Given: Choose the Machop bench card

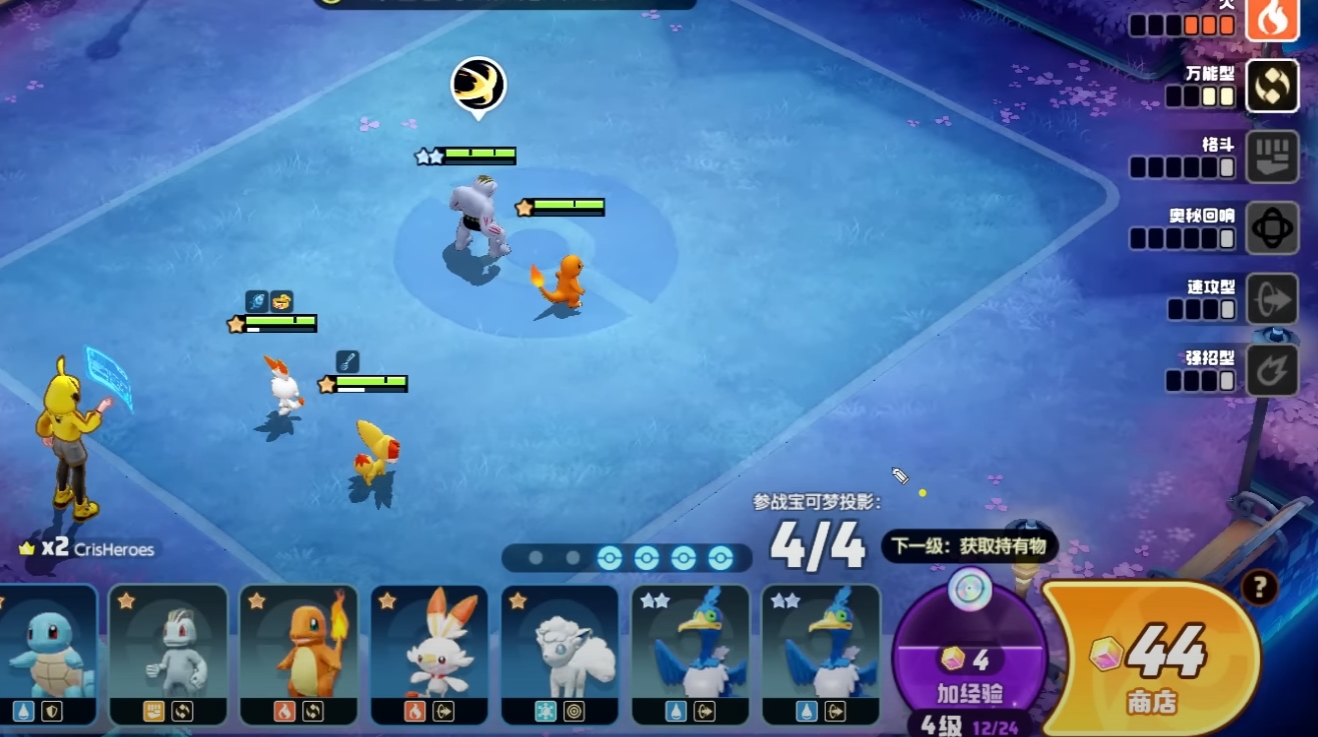Looking at the screenshot, I should (x=170, y=655).
